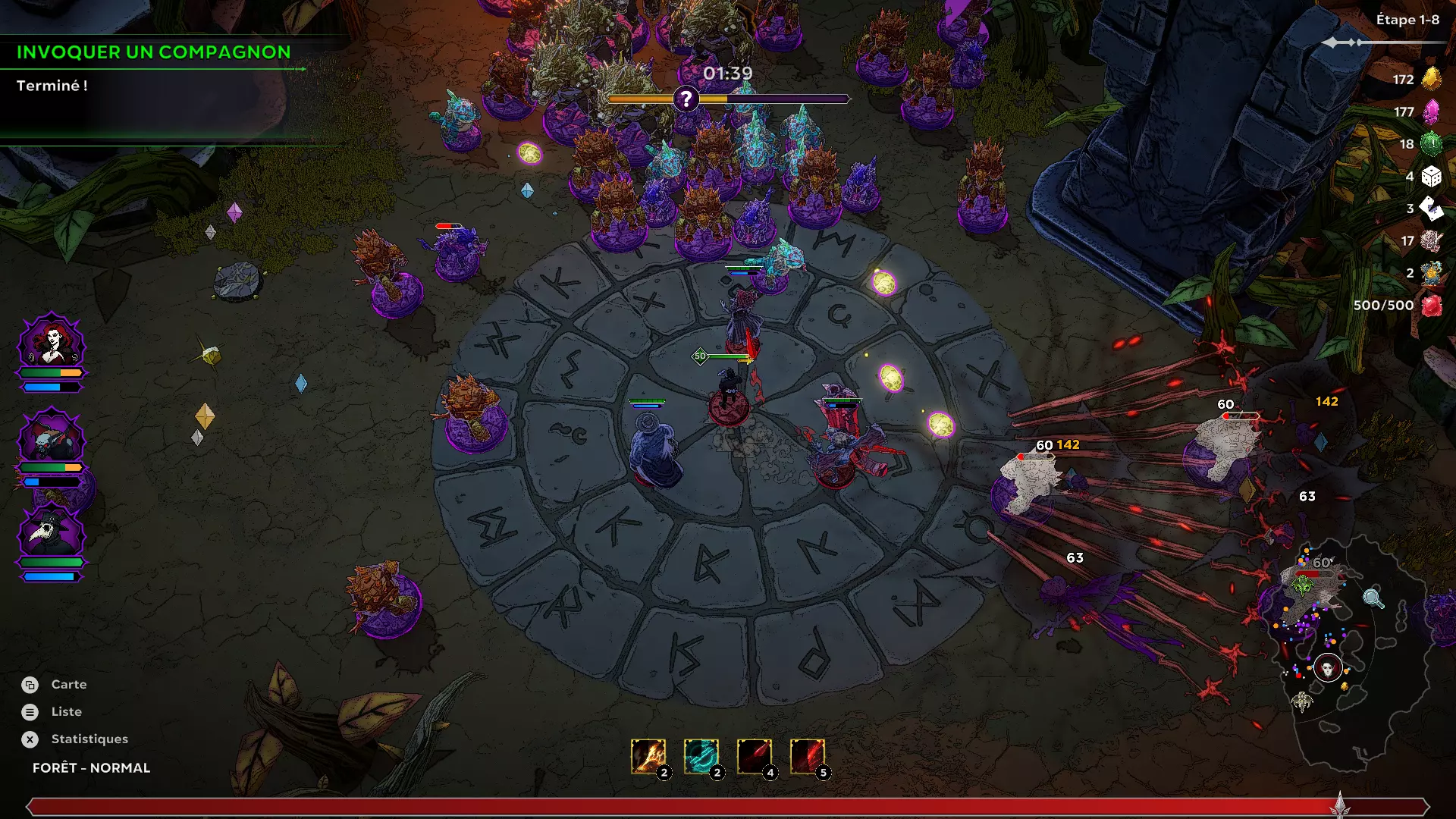Screen dimensions: 1456x819
Task: Use the red shard ability numbered 4
Action: pyautogui.click(x=755, y=756)
